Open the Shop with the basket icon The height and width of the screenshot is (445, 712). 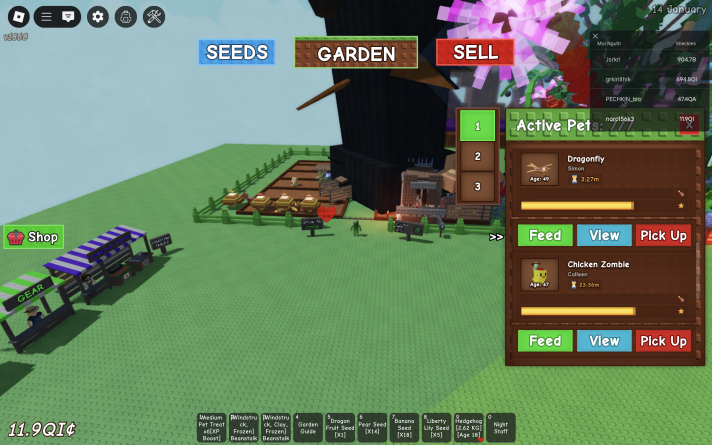click(x=34, y=237)
